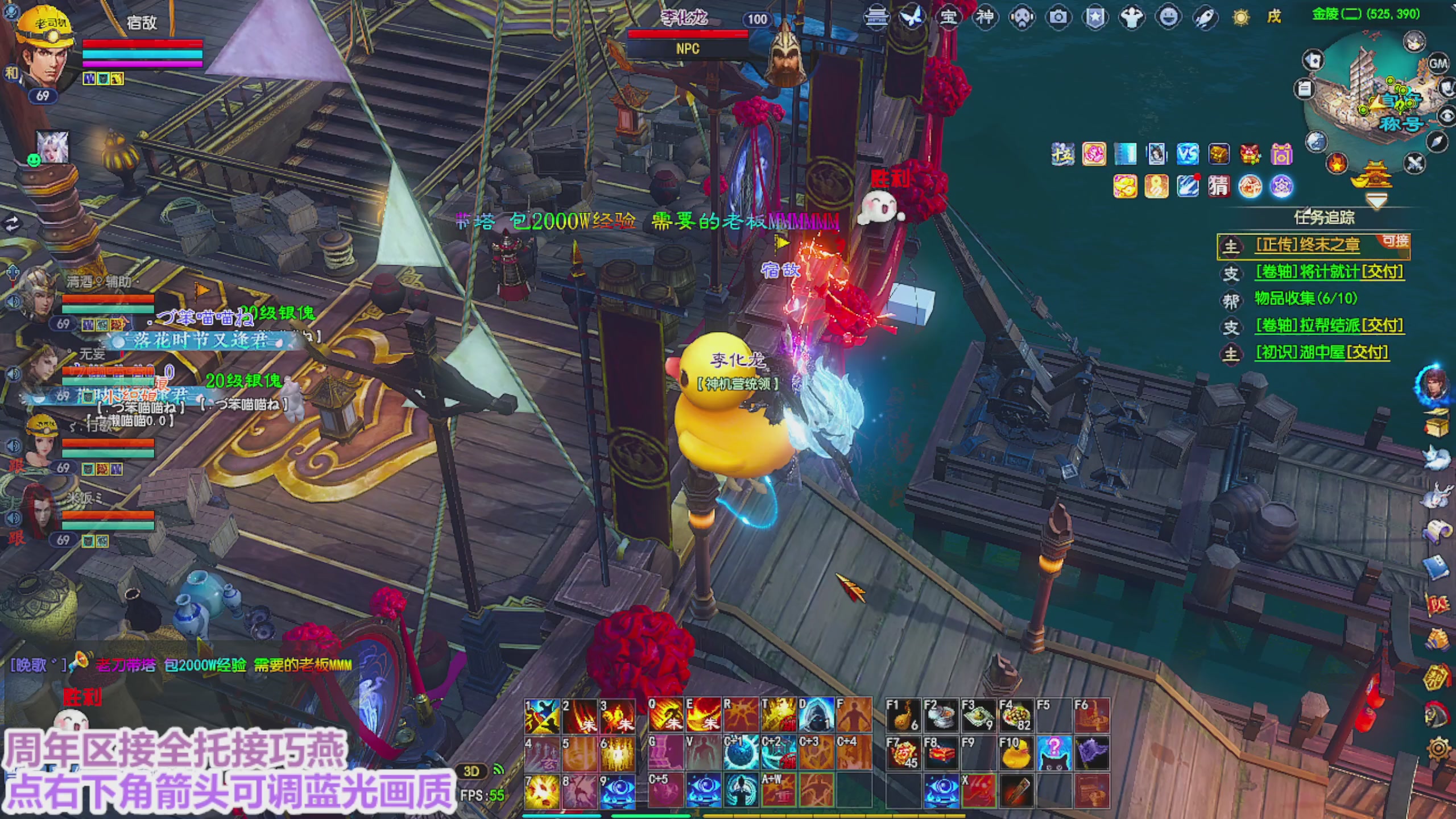Click the butterfly icon in top toolbar
Viewport: 1456px width, 819px height.
coord(911,18)
